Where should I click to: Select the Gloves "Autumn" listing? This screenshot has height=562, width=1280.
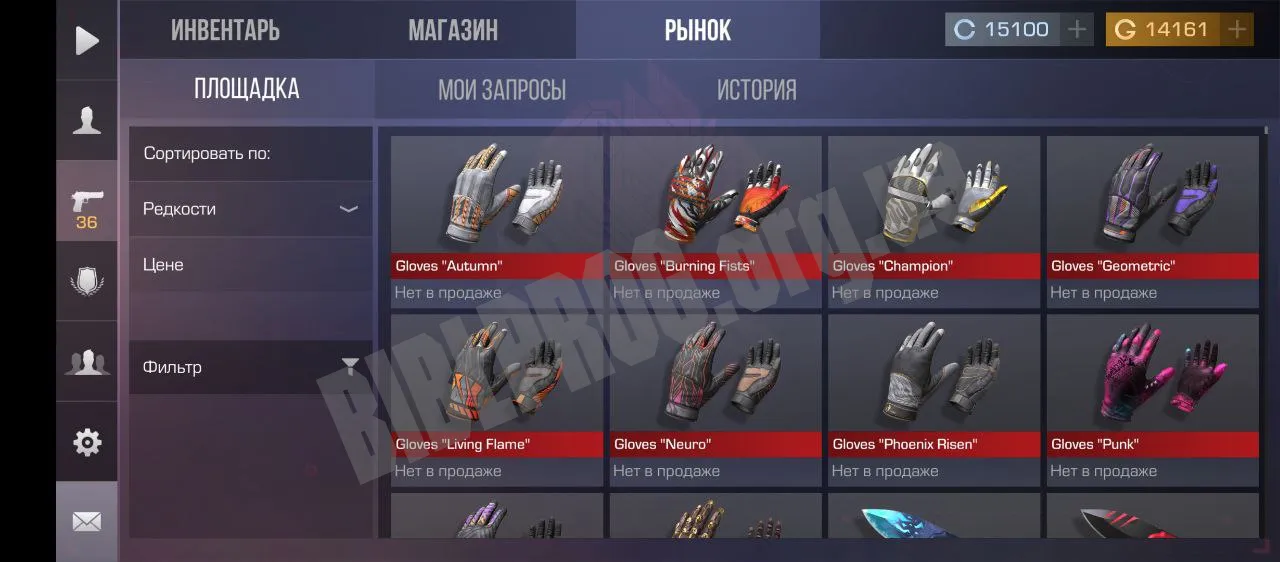click(x=496, y=220)
